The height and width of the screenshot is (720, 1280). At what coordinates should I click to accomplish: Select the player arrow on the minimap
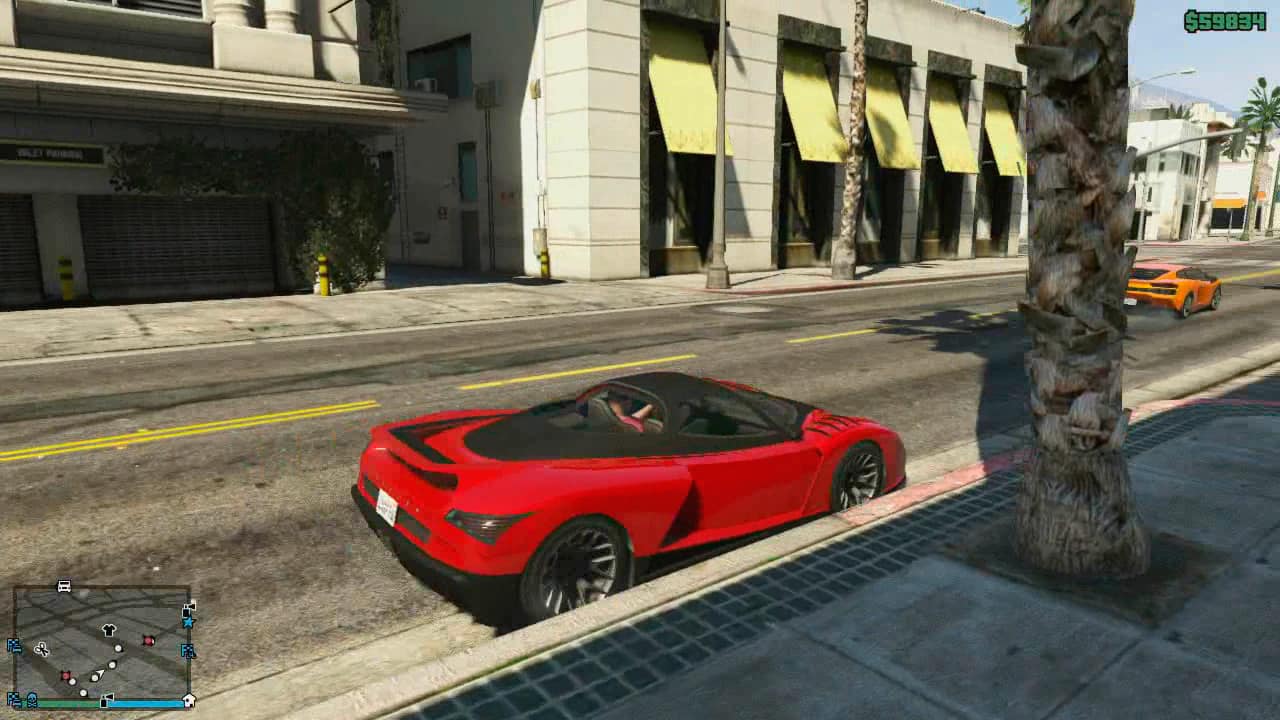pos(97,675)
